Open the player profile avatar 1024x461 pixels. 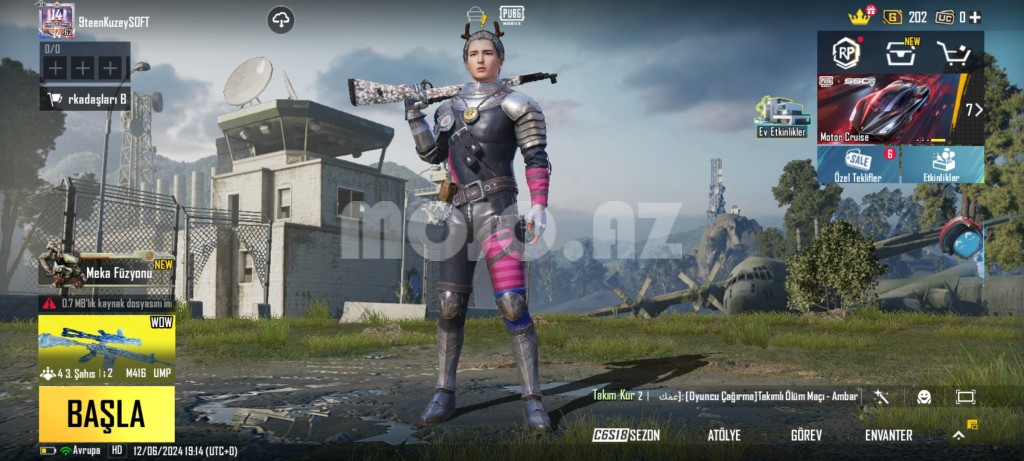(56, 19)
